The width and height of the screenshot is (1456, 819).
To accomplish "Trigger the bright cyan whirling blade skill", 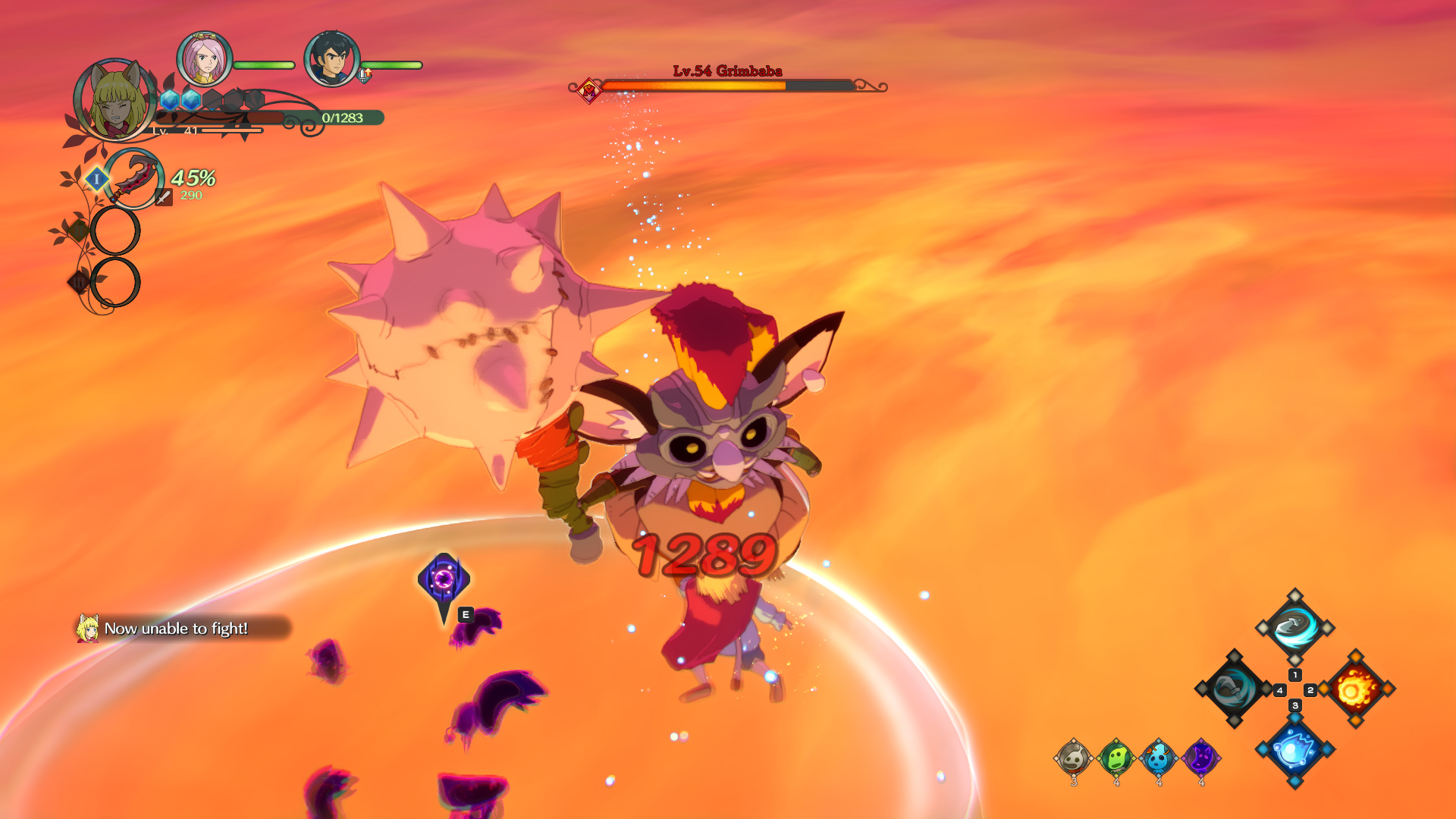I will [1294, 627].
